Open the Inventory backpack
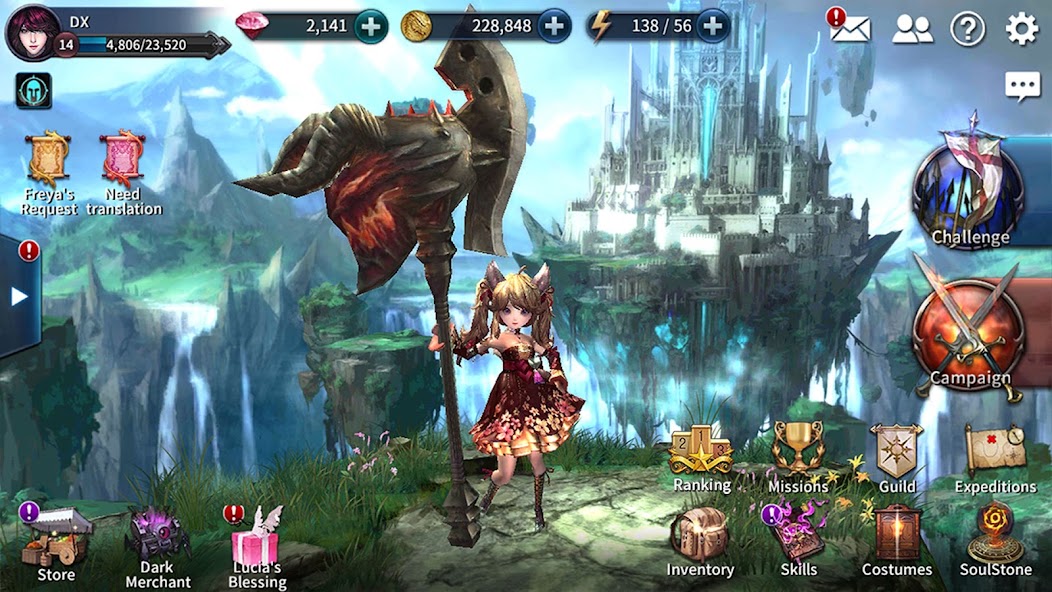1052x592 pixels. click(x=700, y=540)
